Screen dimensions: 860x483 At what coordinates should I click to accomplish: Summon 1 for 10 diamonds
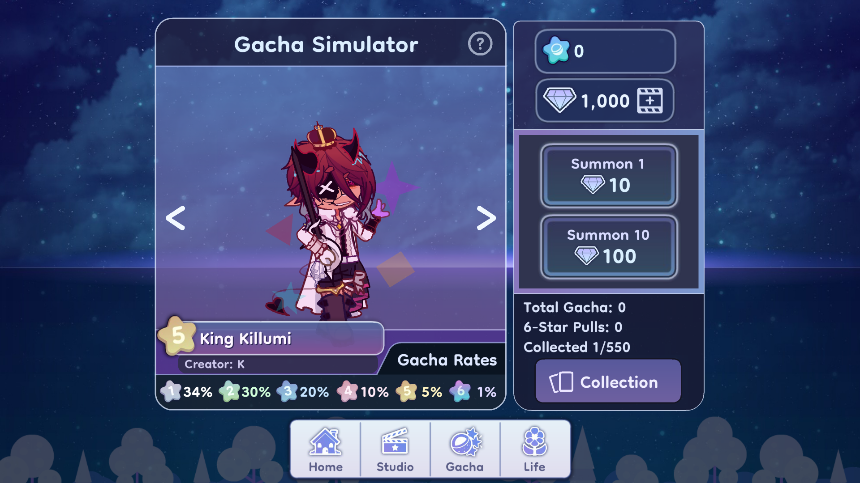pos(609,175)
